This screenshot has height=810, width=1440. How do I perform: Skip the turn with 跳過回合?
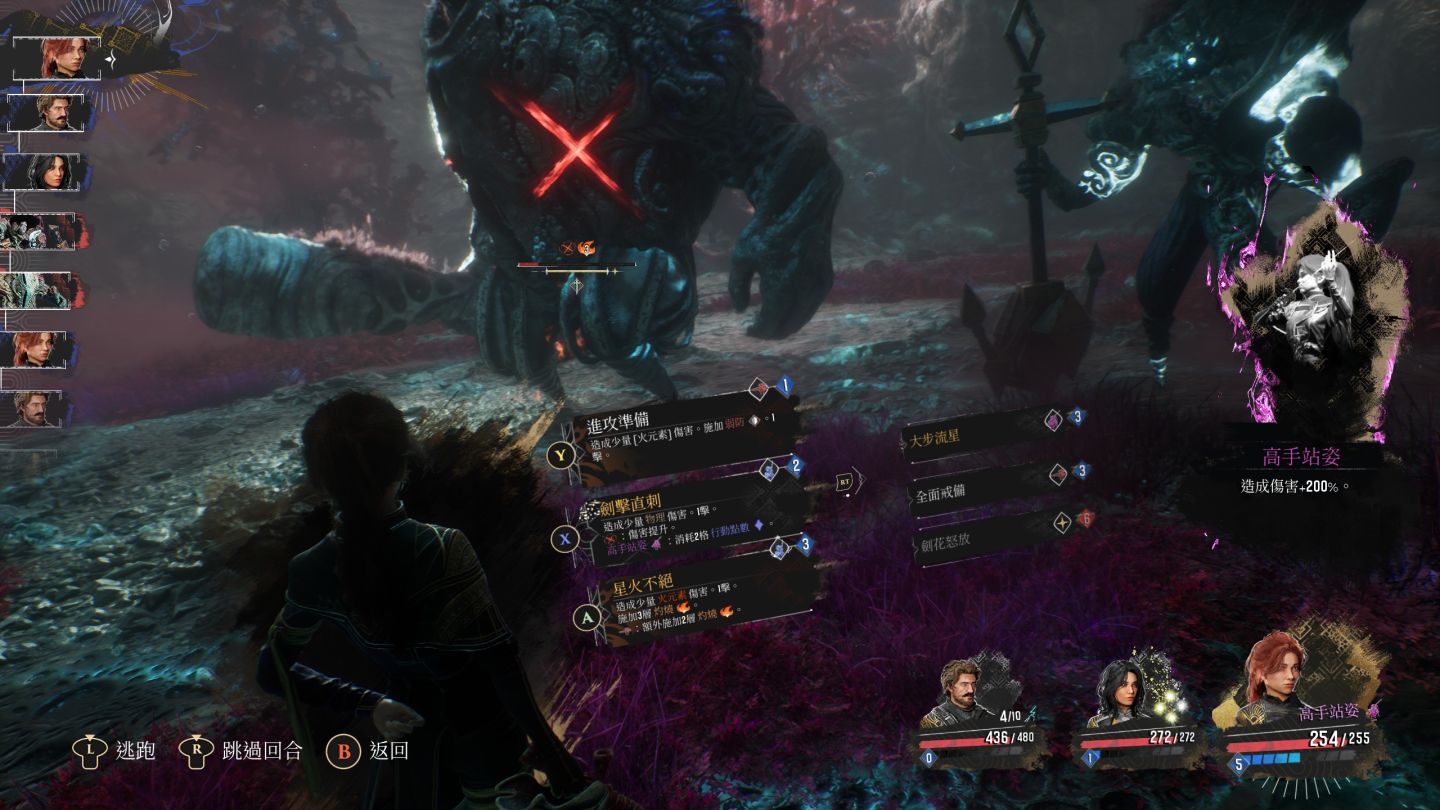click(x=241, y=749)
